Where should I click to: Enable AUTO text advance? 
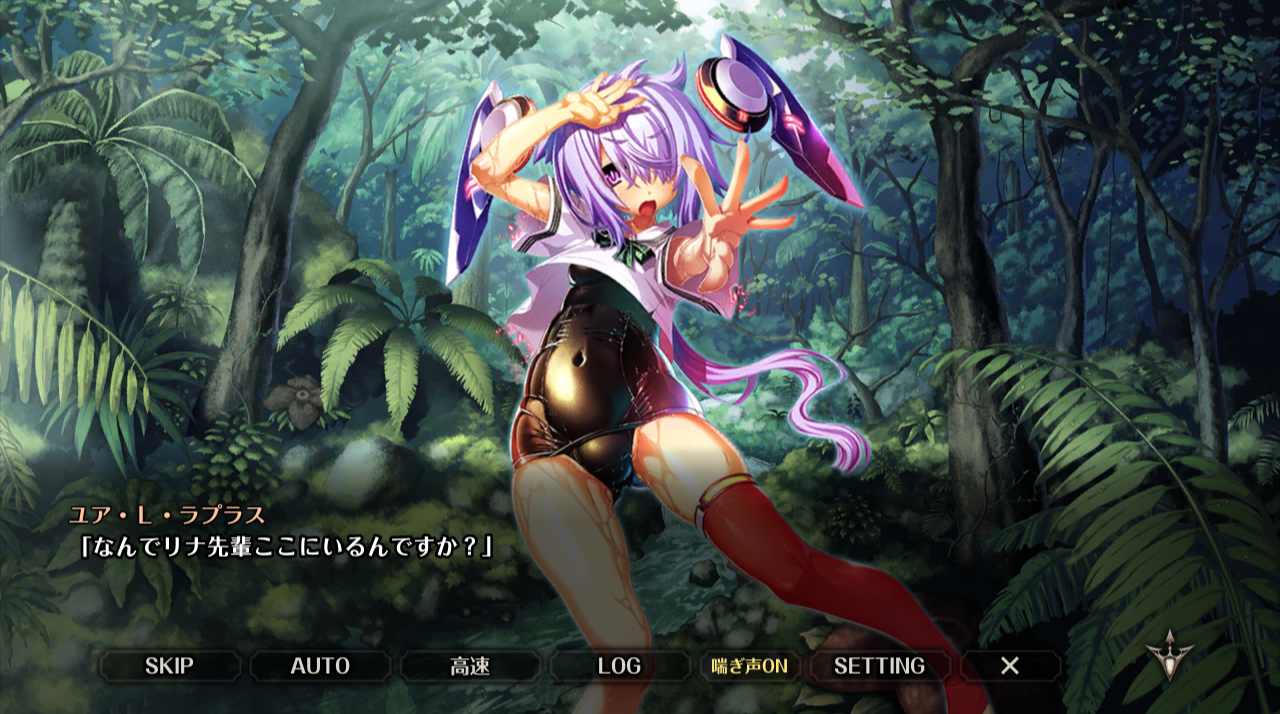[320, 666]
